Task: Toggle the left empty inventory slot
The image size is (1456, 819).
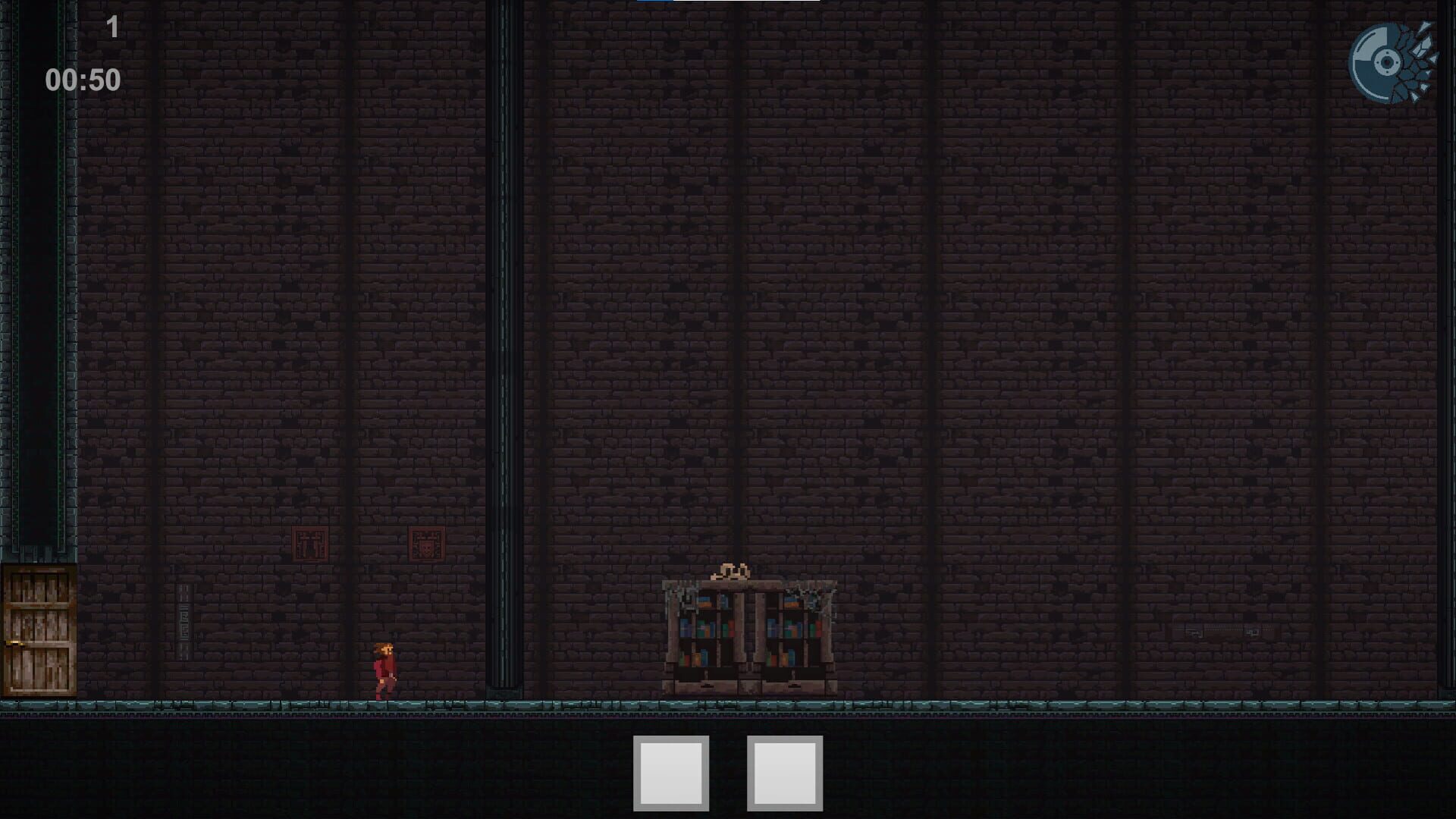Action: pos(671,775)
